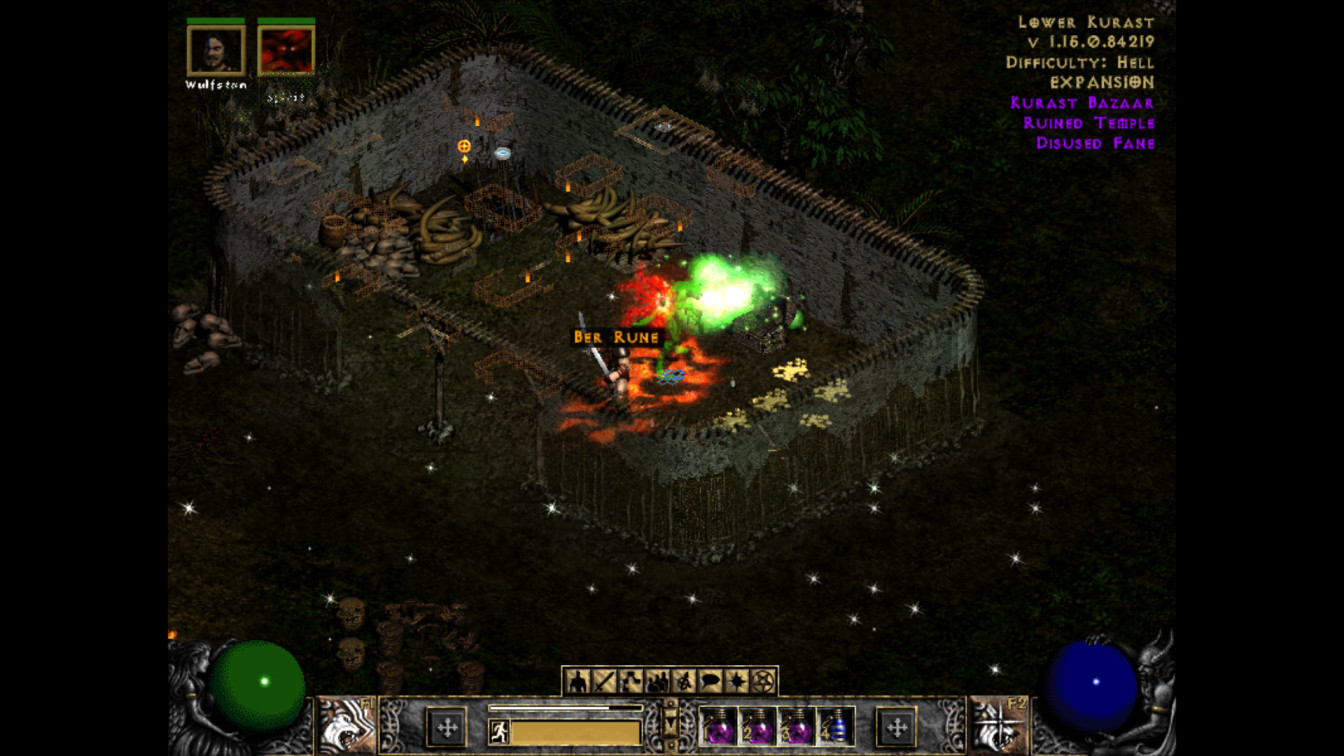Toggle run/walk mode
This screenshot has height=756, width=1344.
click(498, 733)
